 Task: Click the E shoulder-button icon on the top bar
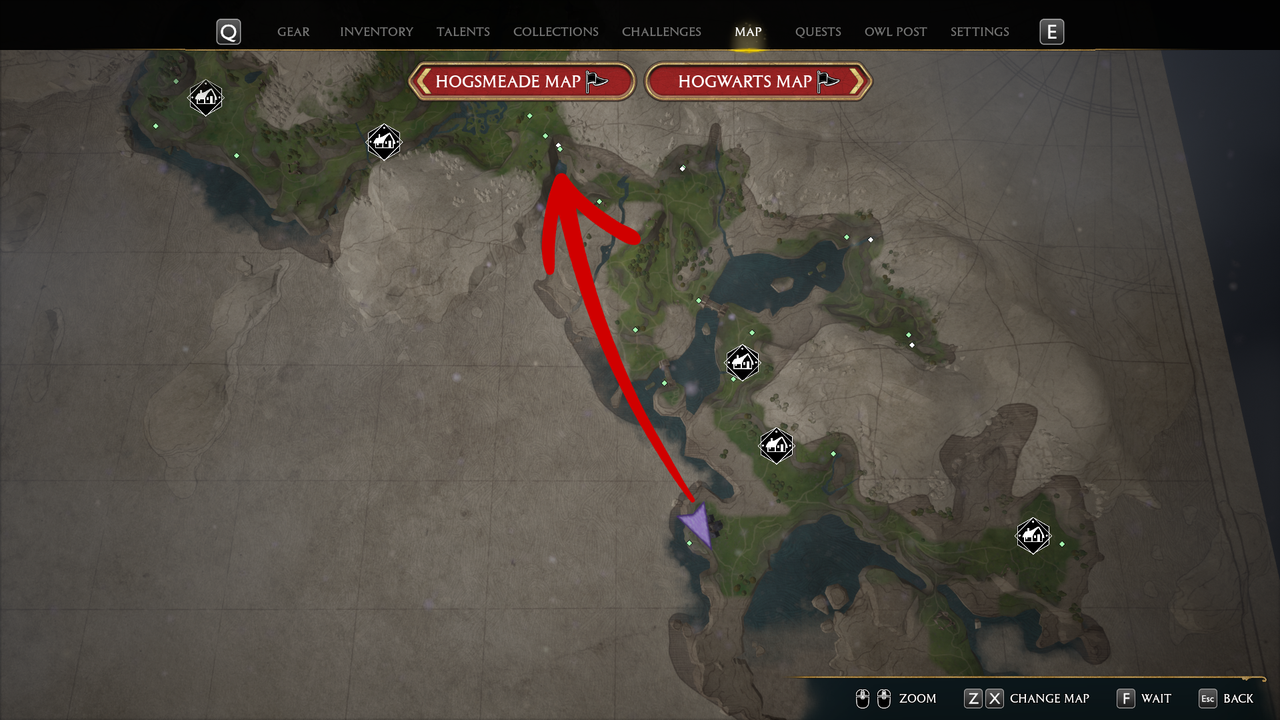(1051, 31)
